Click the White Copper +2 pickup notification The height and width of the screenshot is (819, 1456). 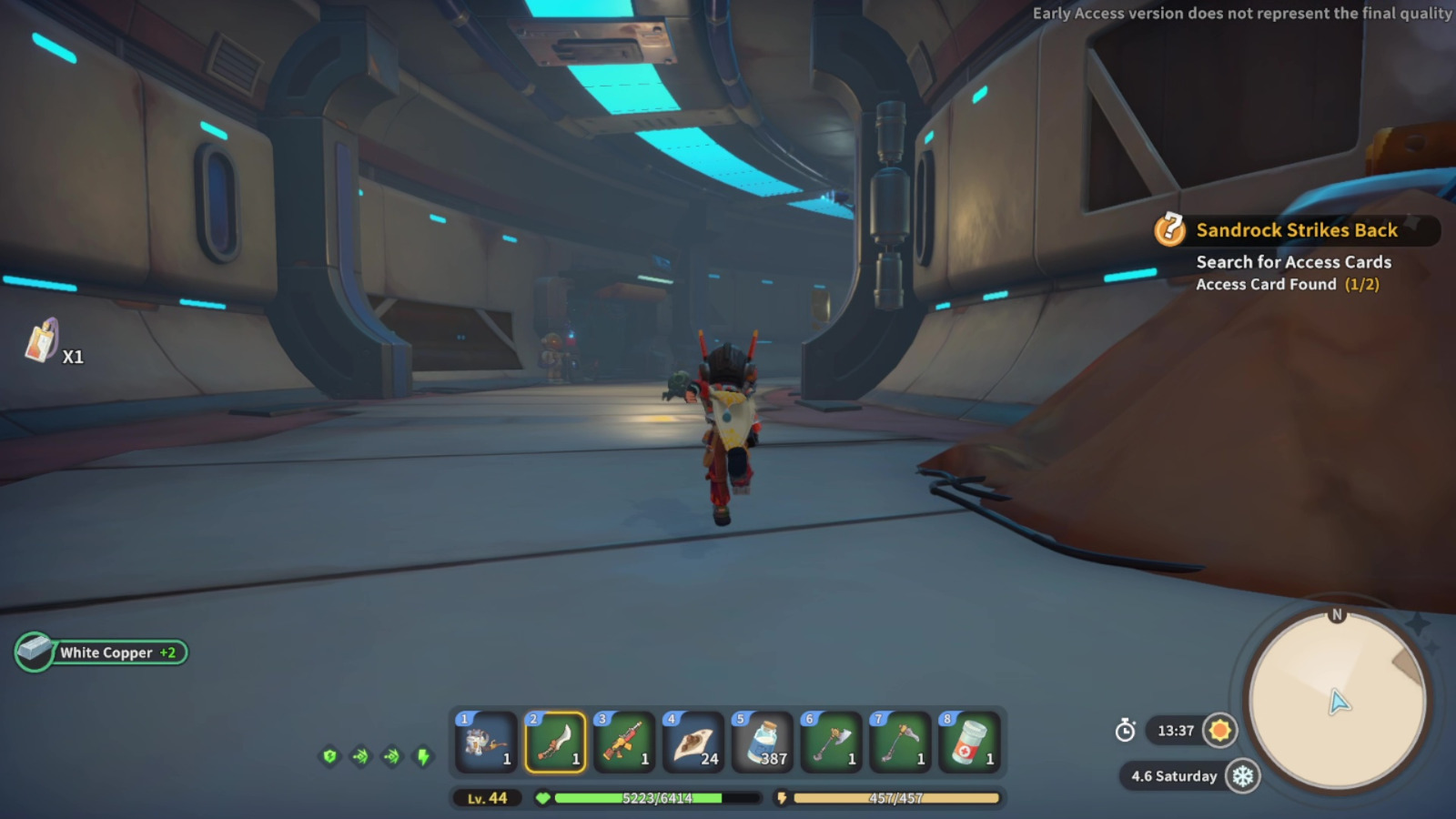pyautogui.click(x=100, y=652)
